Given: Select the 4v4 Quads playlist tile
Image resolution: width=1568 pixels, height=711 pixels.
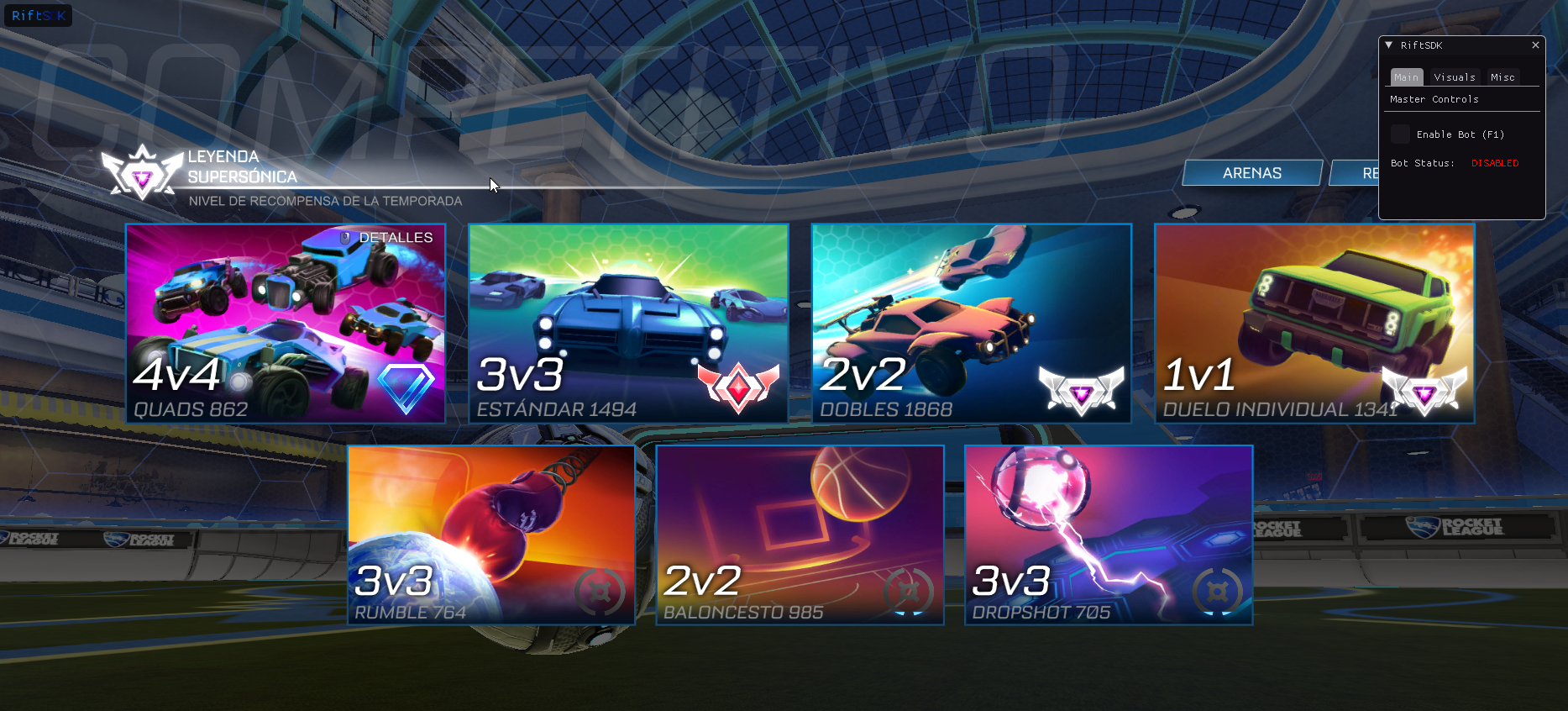Looking at the screenshot, I should coord(285,324).
